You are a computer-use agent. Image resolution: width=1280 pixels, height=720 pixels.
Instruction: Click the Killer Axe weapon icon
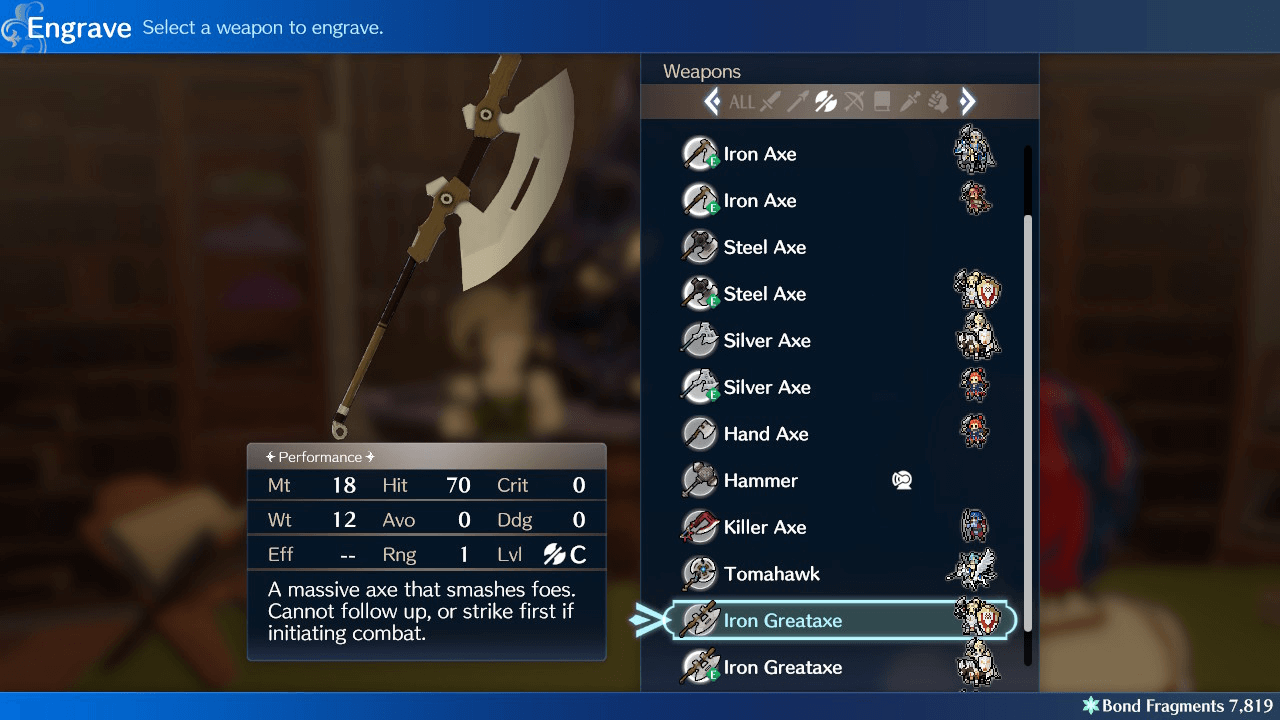(699, 527)
